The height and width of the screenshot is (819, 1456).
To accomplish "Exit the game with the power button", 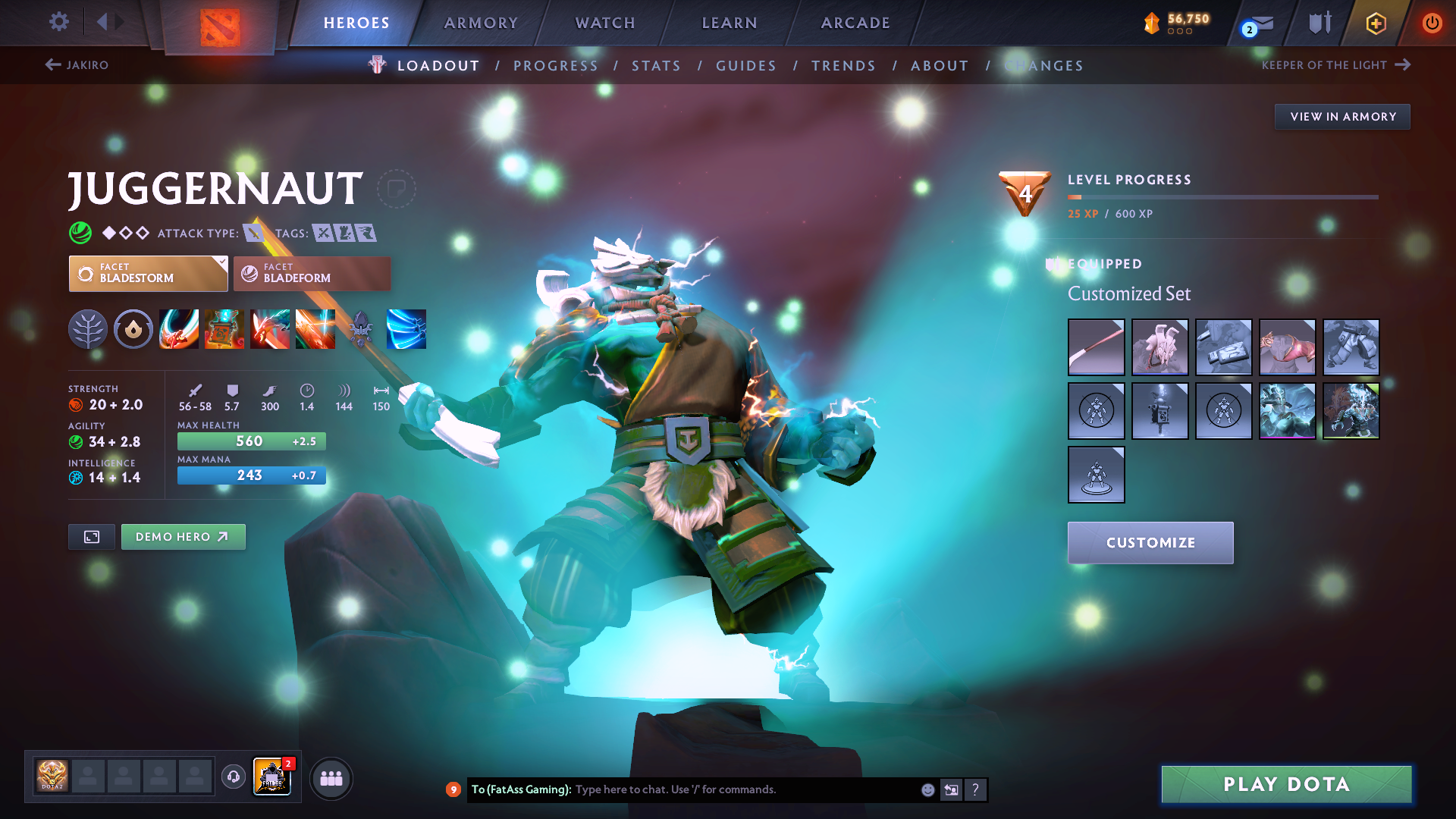I will (1432, 23).
